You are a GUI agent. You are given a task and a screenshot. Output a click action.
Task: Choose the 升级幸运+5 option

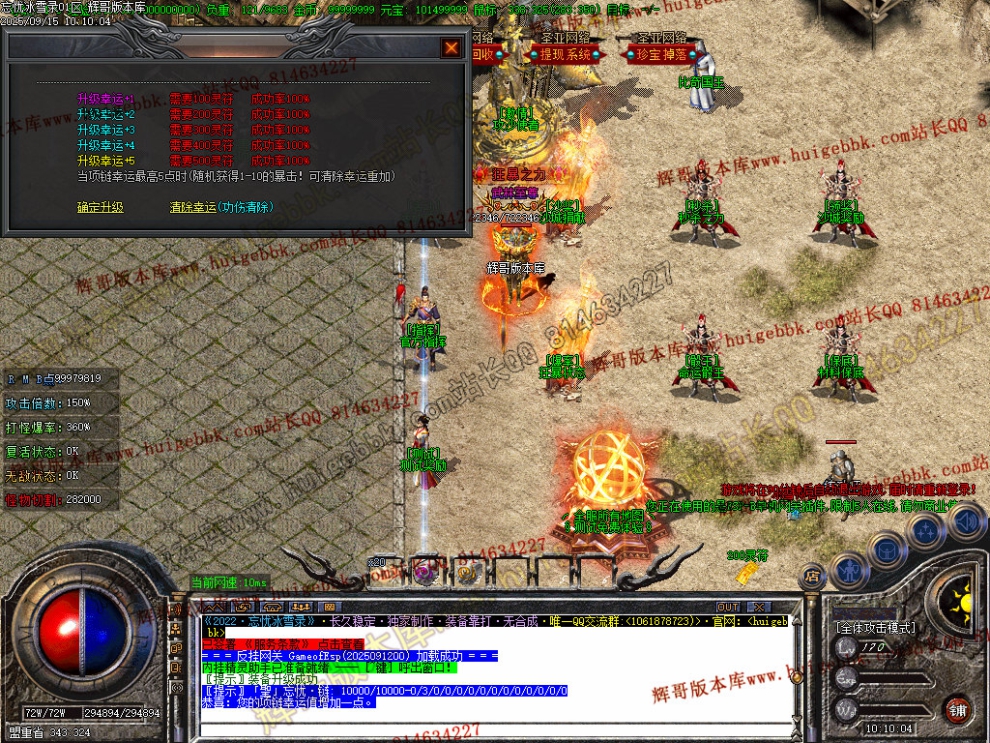pos(105,160)
